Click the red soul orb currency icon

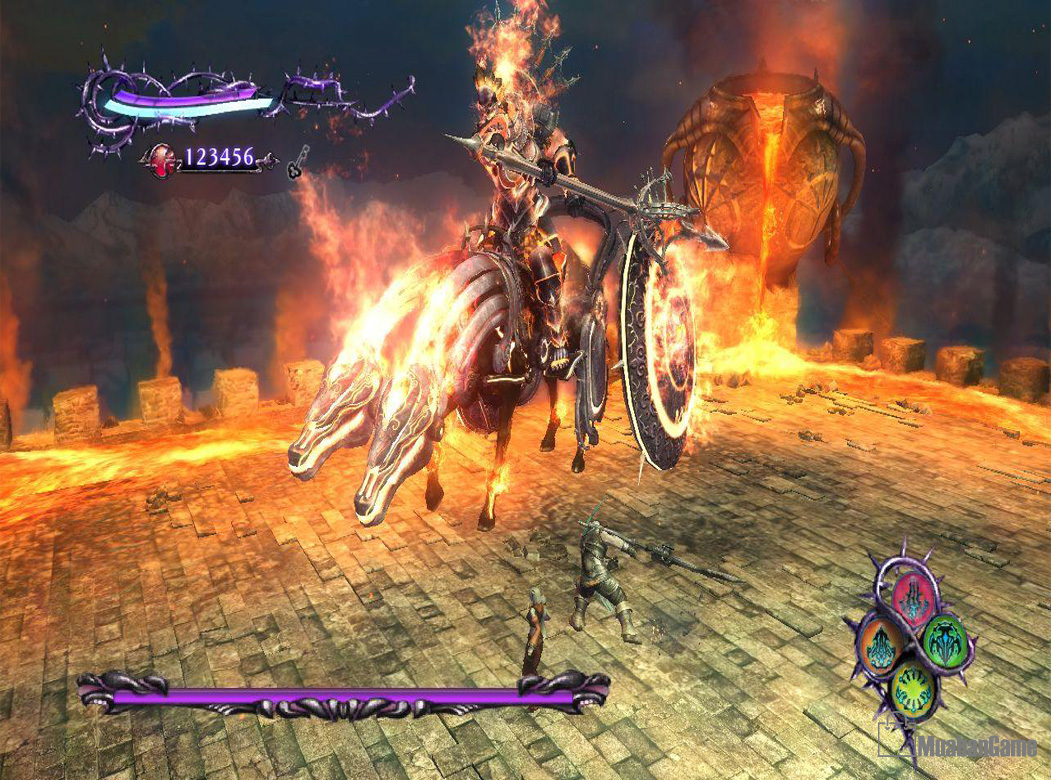160,158
